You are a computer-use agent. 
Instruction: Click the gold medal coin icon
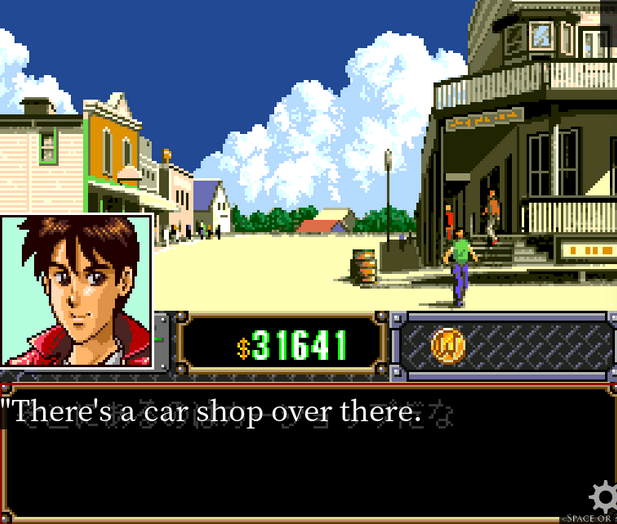[448, 345]
